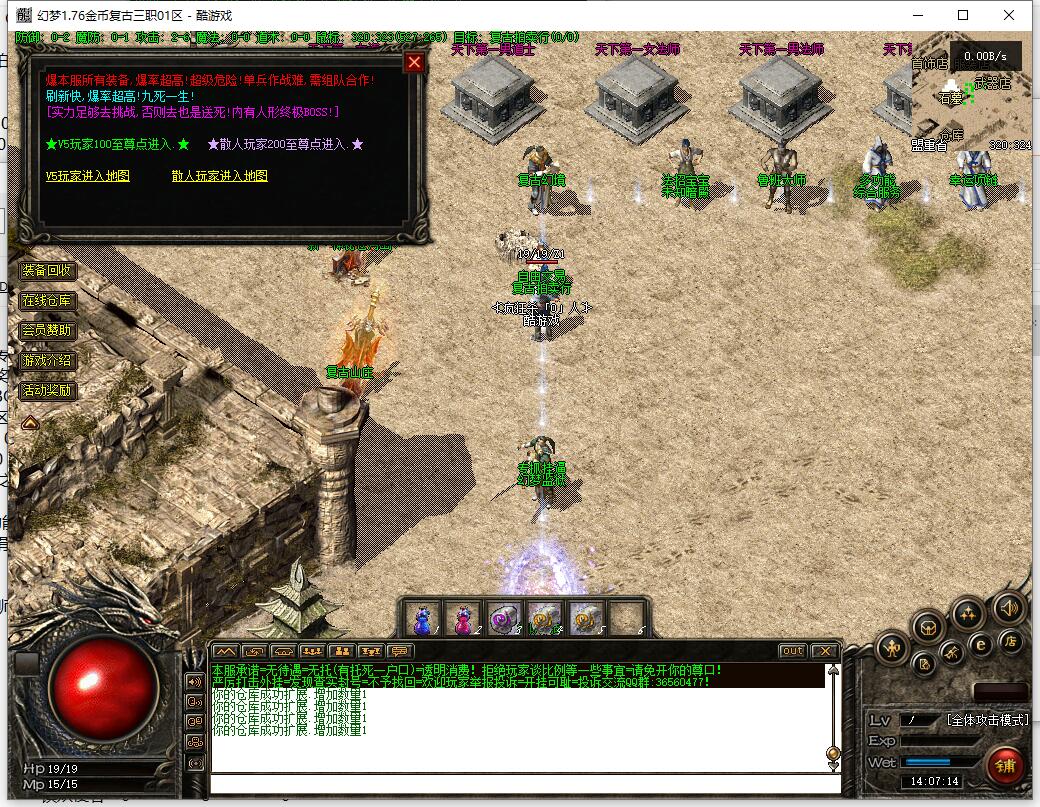Viewport: 1040px width, 807px height.
Task: Use the purple swirl scroll in slot 3
Action: coord(503,619)
